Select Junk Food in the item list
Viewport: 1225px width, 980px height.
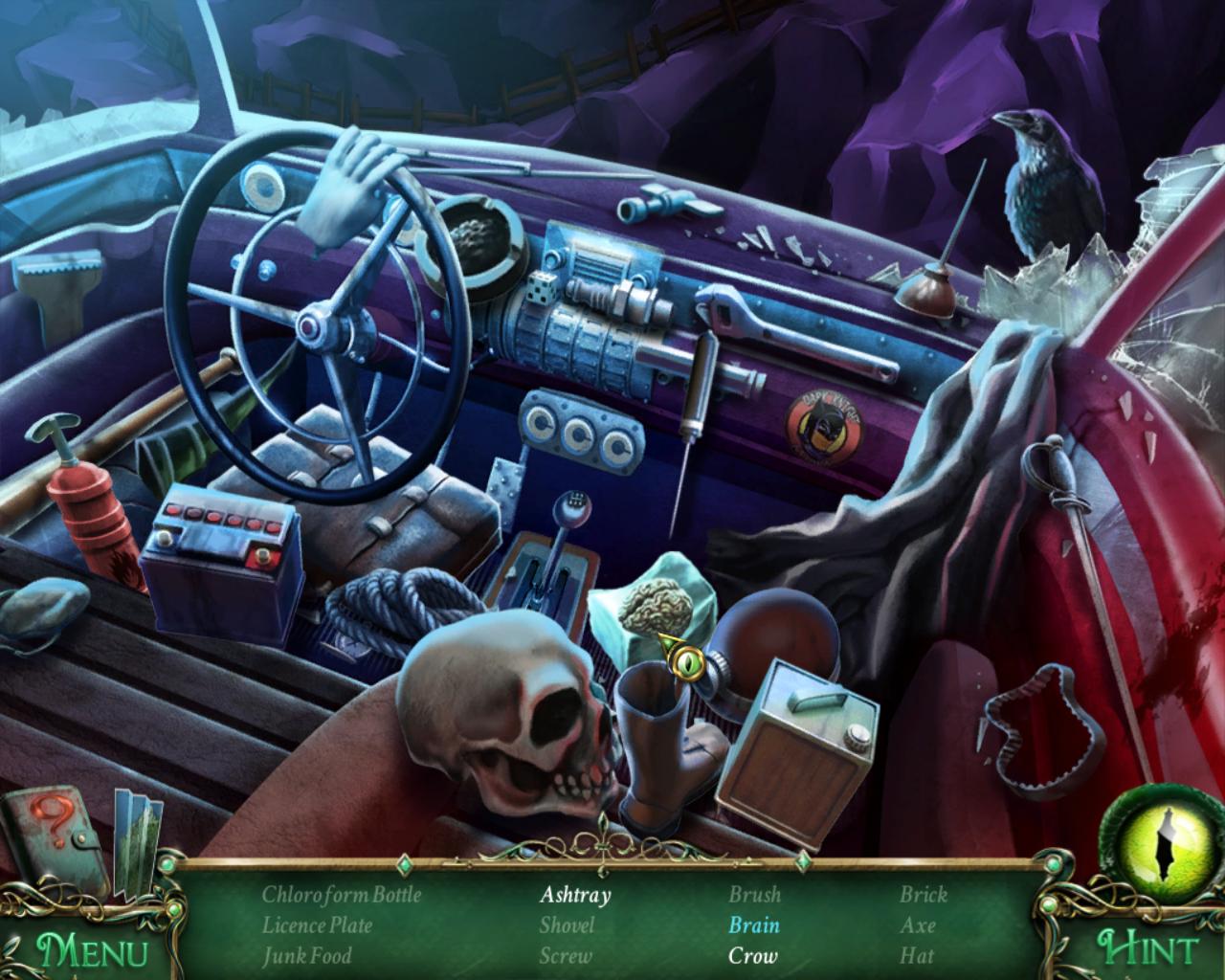[306, 955]
